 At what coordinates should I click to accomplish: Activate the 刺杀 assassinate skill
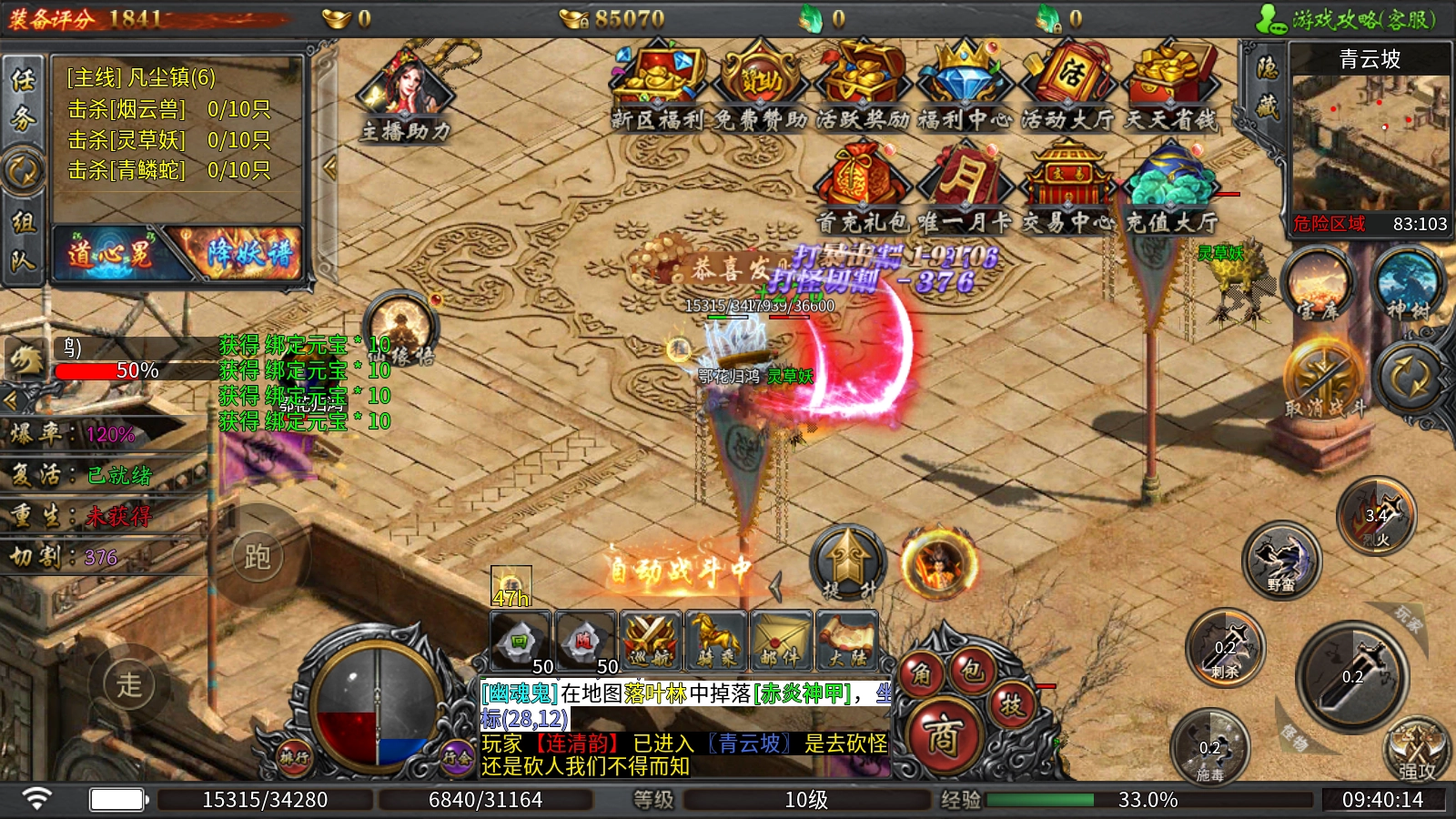(1226, 648)
